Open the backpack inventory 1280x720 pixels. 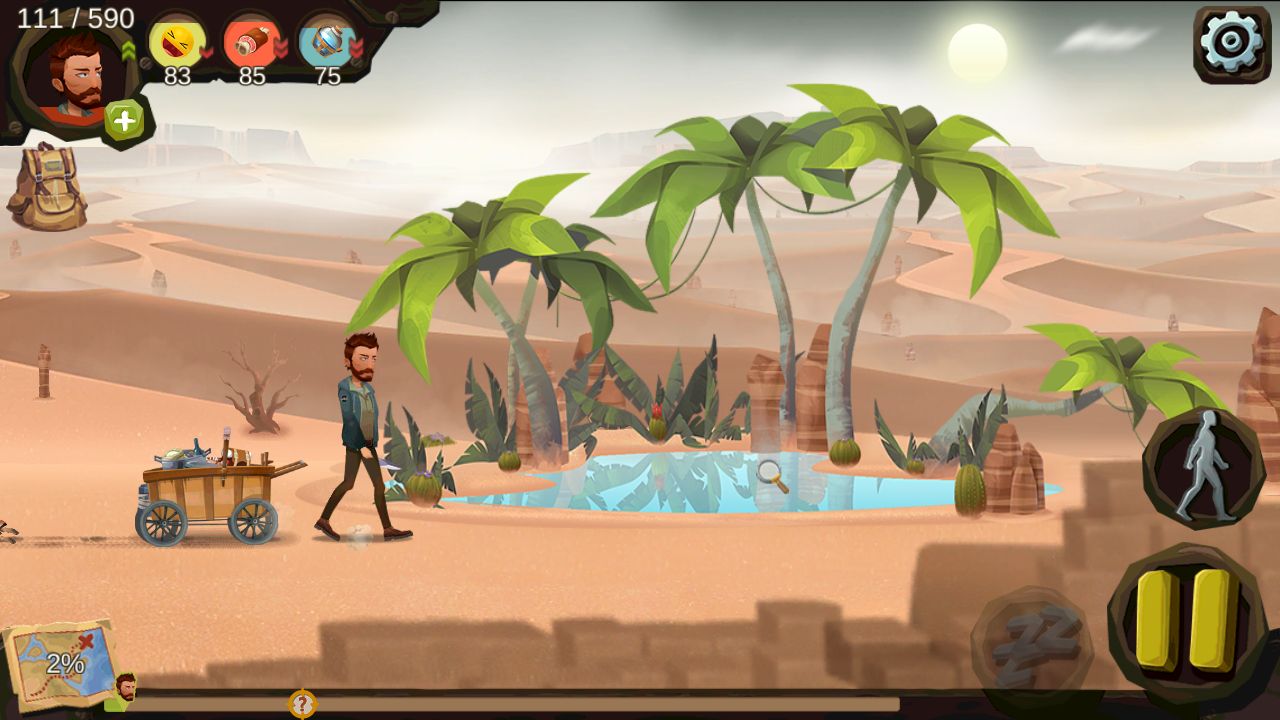pos(47,188)
